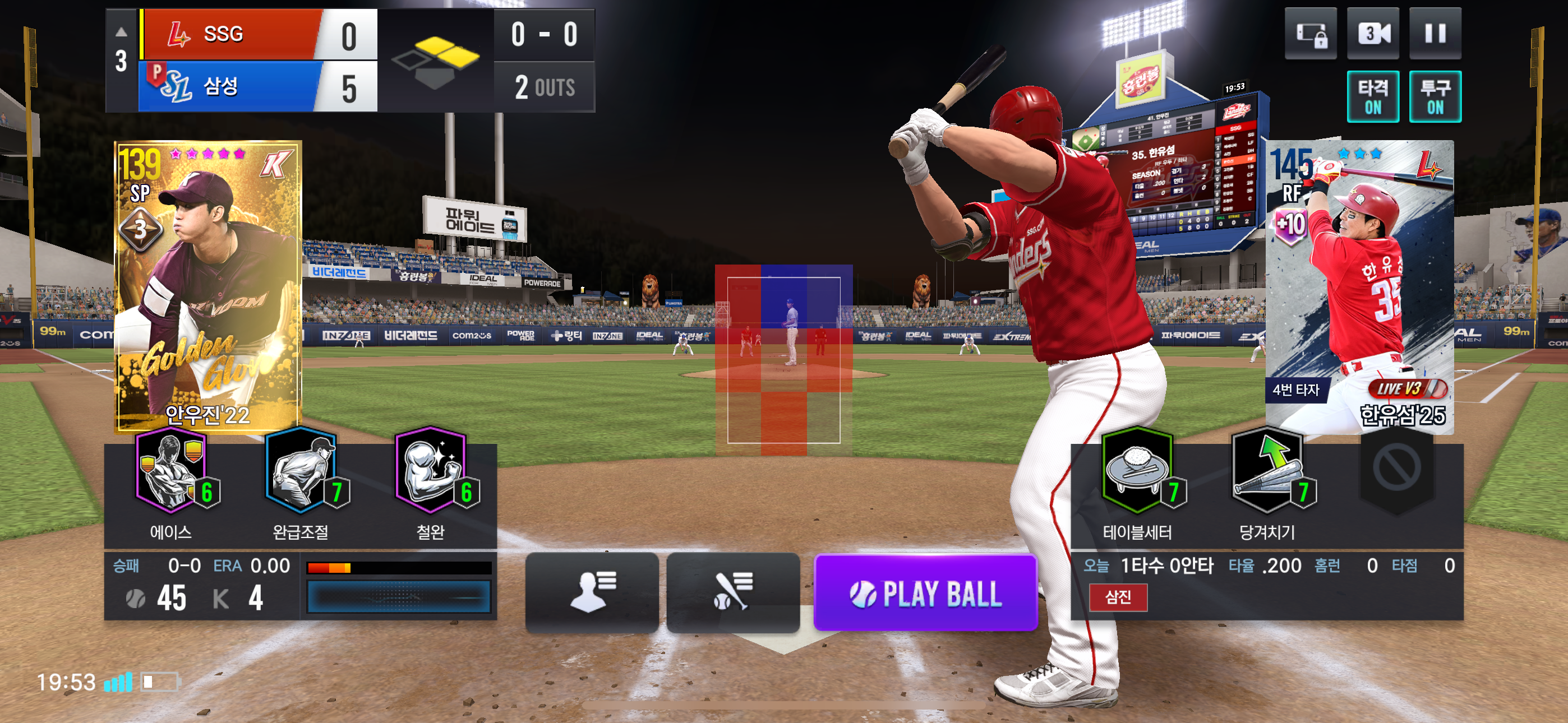The height and width of the screenshot is (723, 1568).
Task: Start the at-bat with PLAY BALL
Action: pyautogui.click(x=925, y=594)
